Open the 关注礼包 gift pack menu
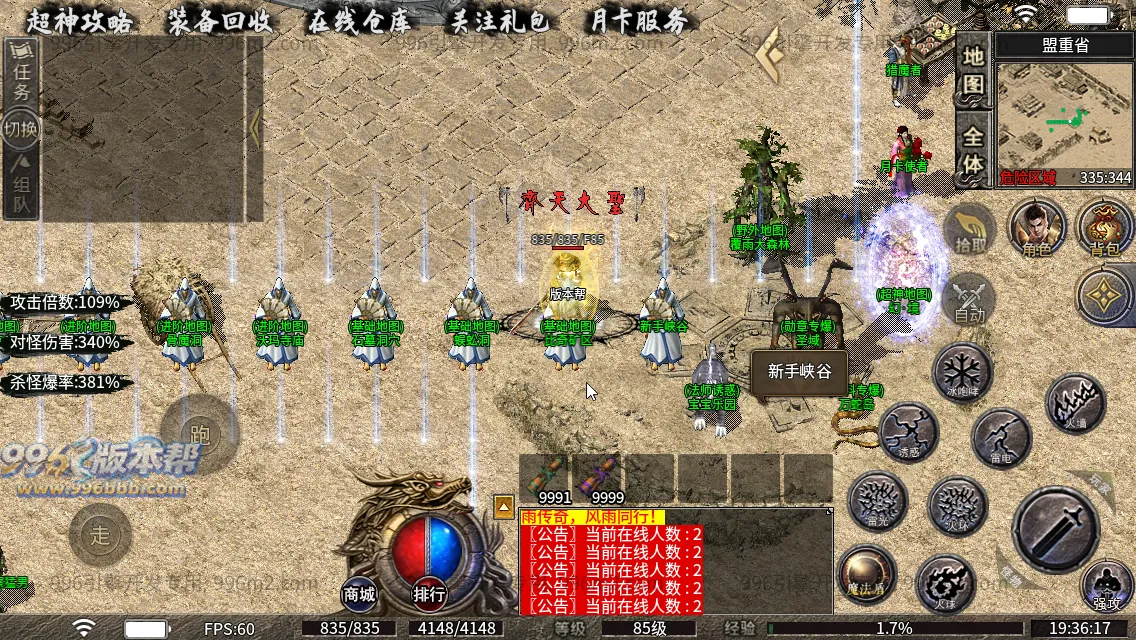 497,21
